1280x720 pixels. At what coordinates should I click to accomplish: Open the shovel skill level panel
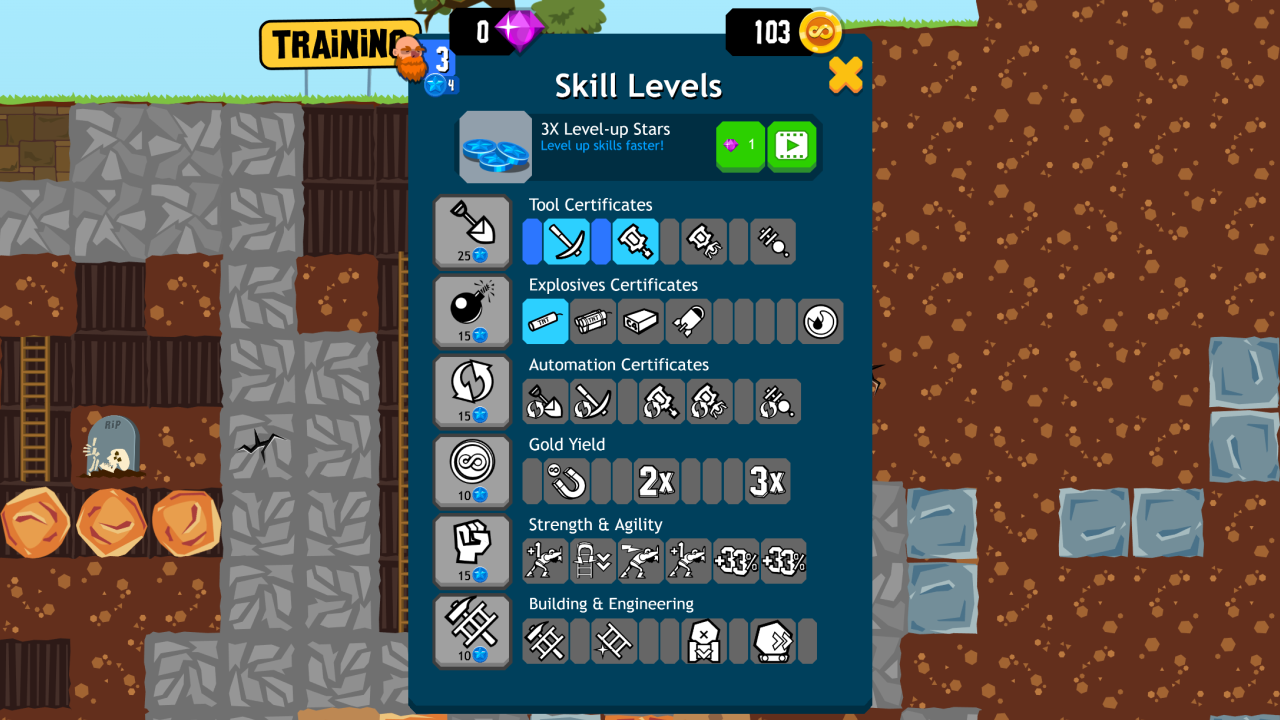(472, 232)
